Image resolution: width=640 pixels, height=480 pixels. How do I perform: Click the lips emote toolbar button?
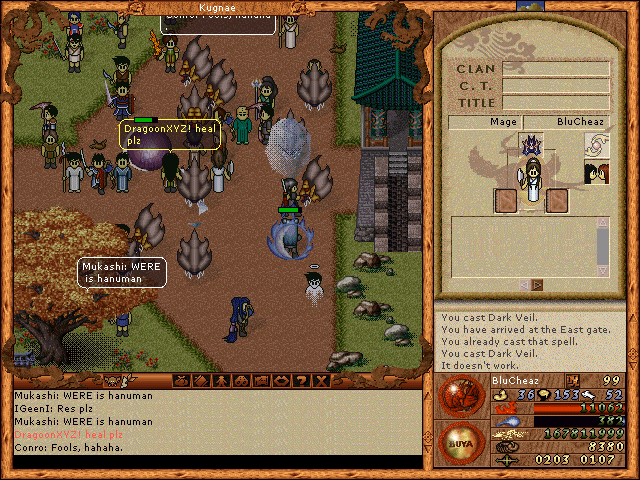[x=280, y=380]
